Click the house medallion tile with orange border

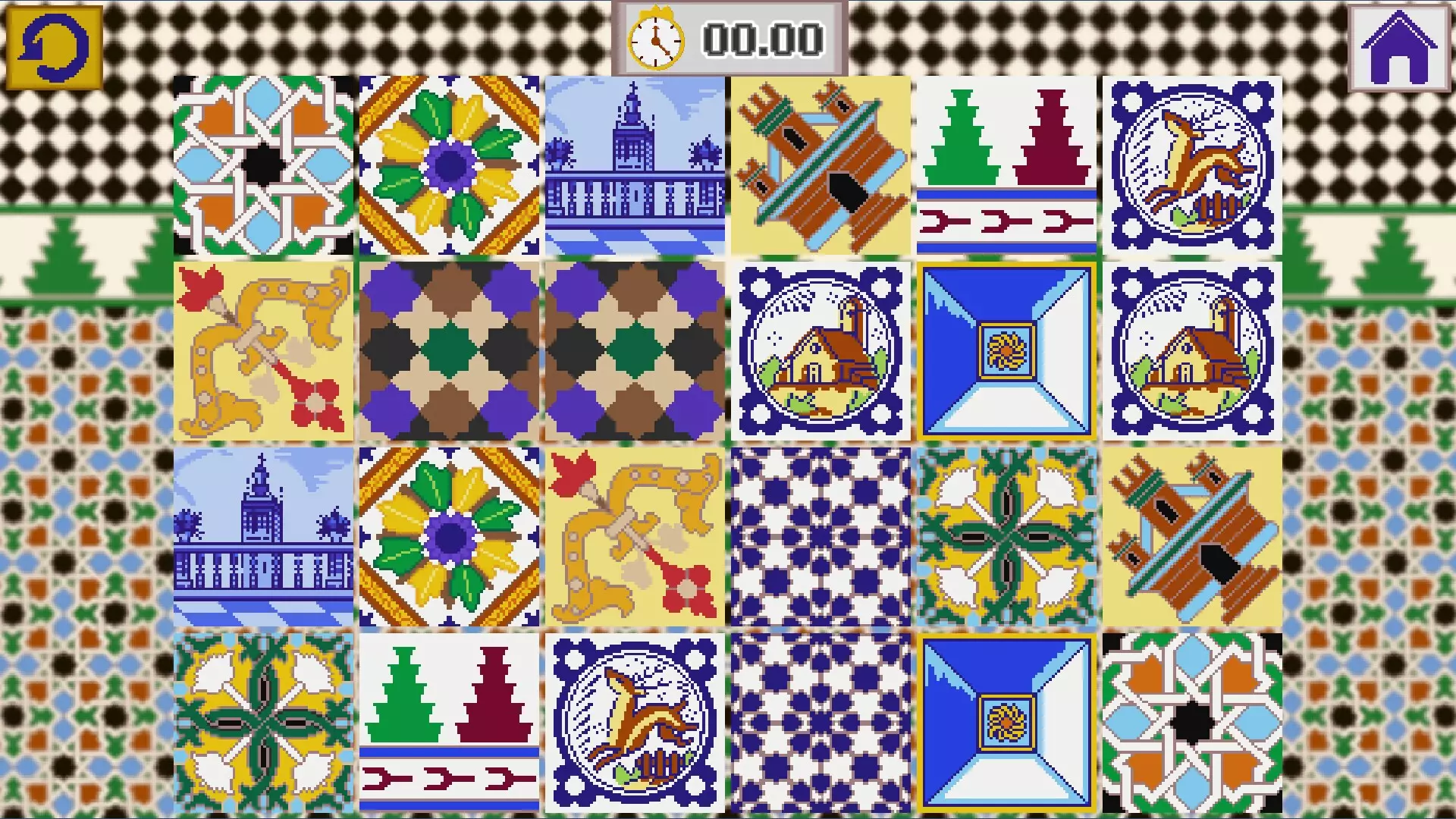point(820,350)
